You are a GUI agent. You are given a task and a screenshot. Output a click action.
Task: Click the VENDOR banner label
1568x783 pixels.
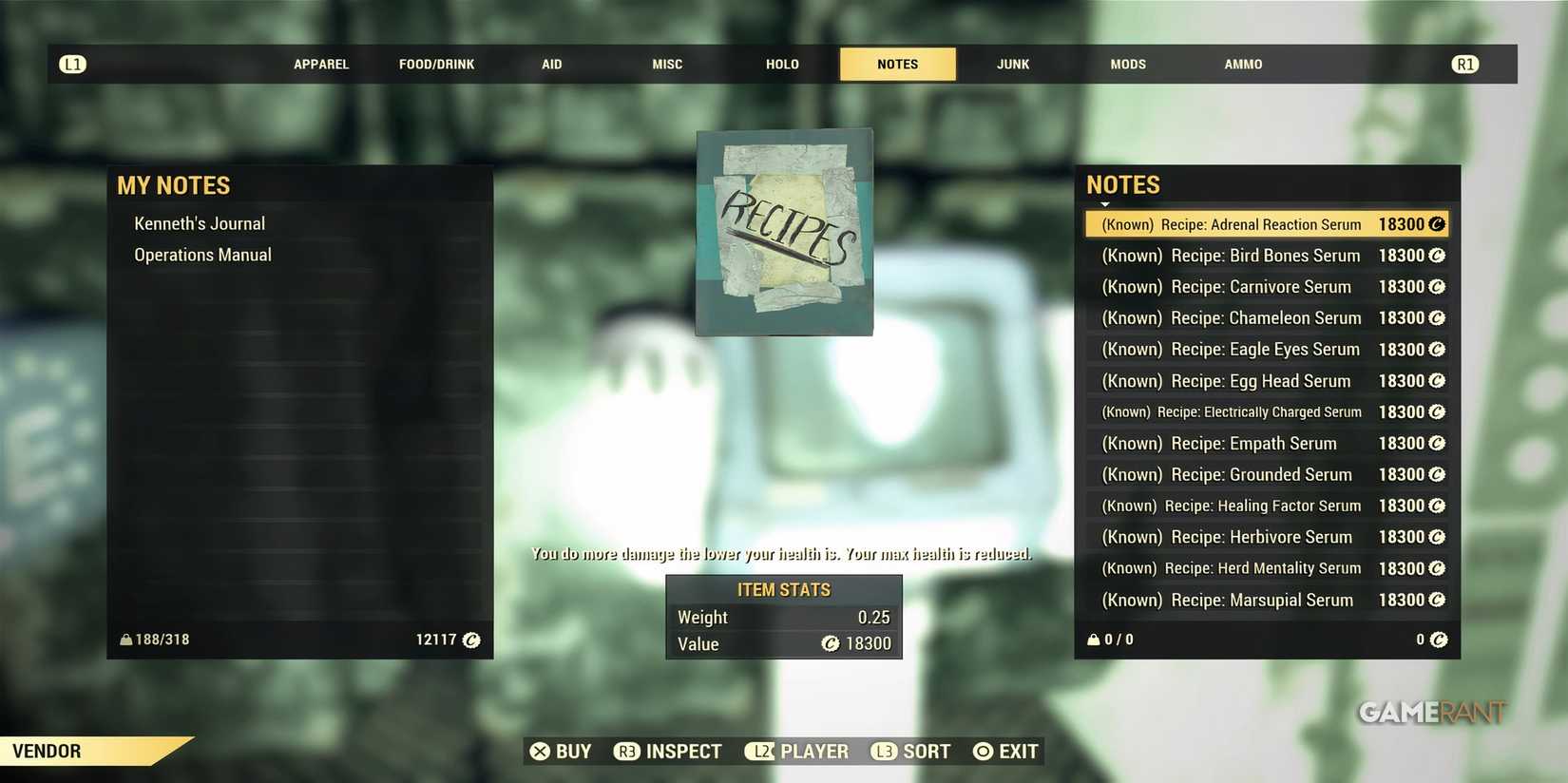coord(46,751)
